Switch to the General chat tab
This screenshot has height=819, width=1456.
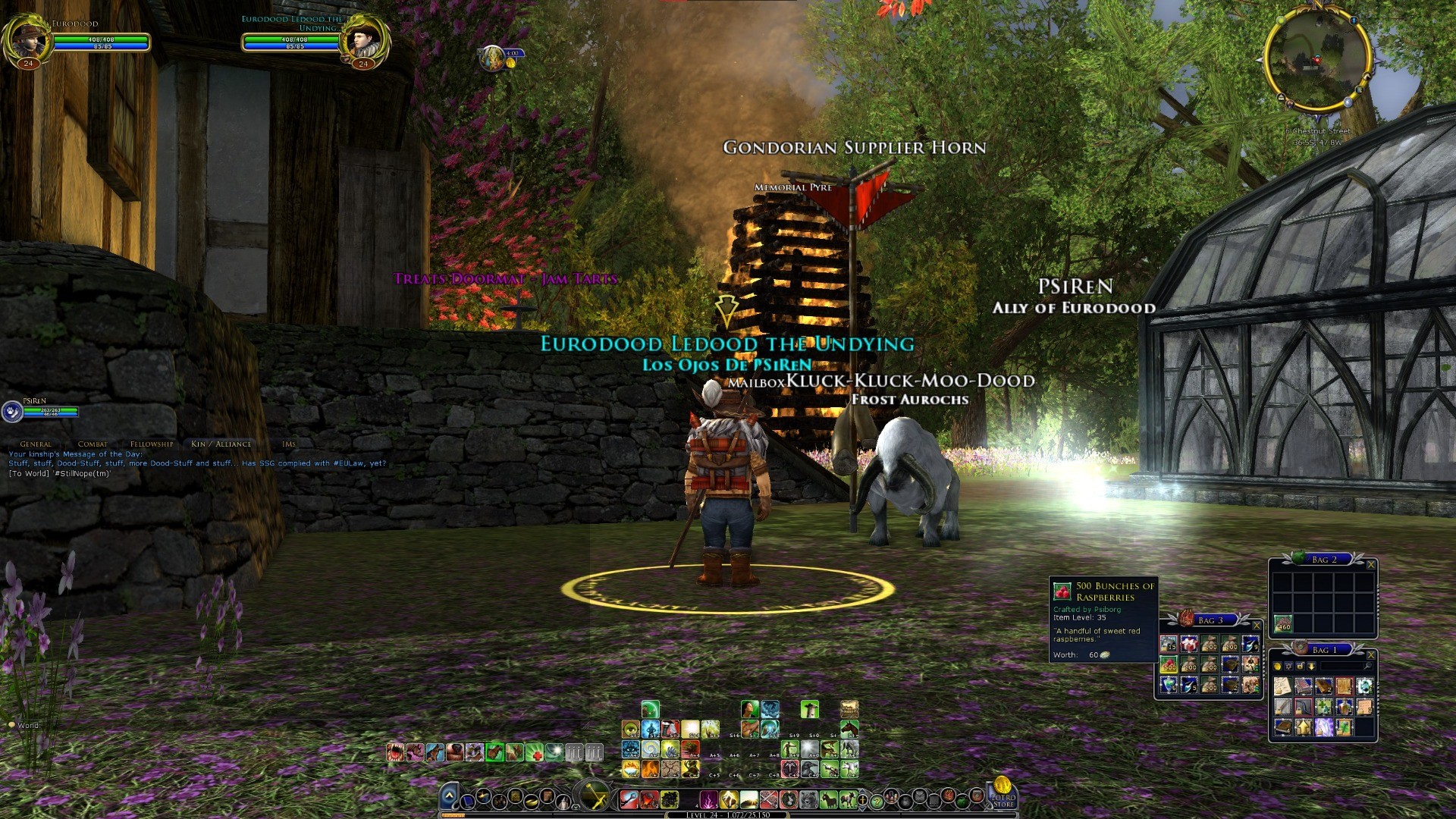(x=36, y=444)
